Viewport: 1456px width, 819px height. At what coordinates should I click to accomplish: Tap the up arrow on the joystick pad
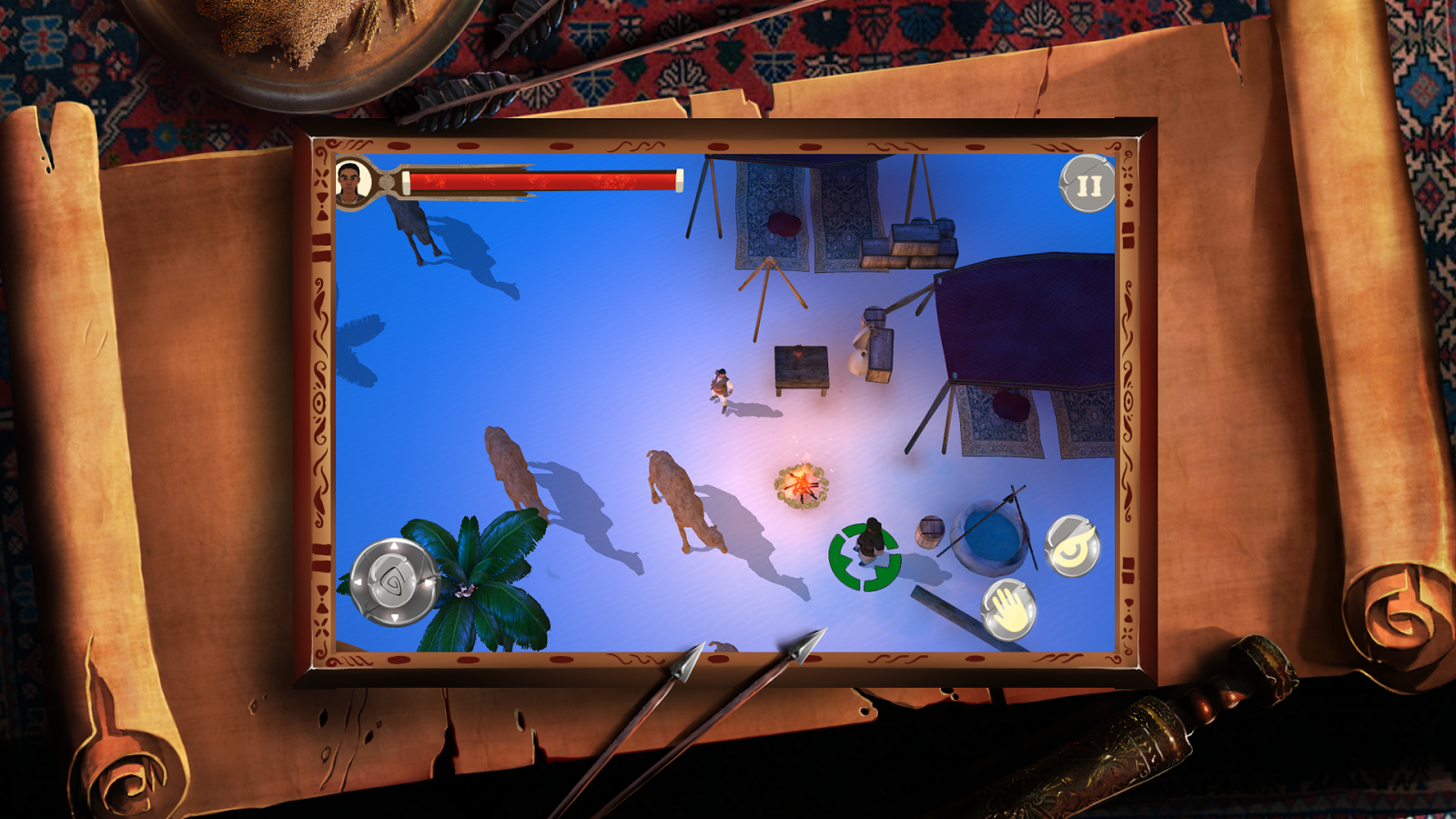(x=393, y=543)
